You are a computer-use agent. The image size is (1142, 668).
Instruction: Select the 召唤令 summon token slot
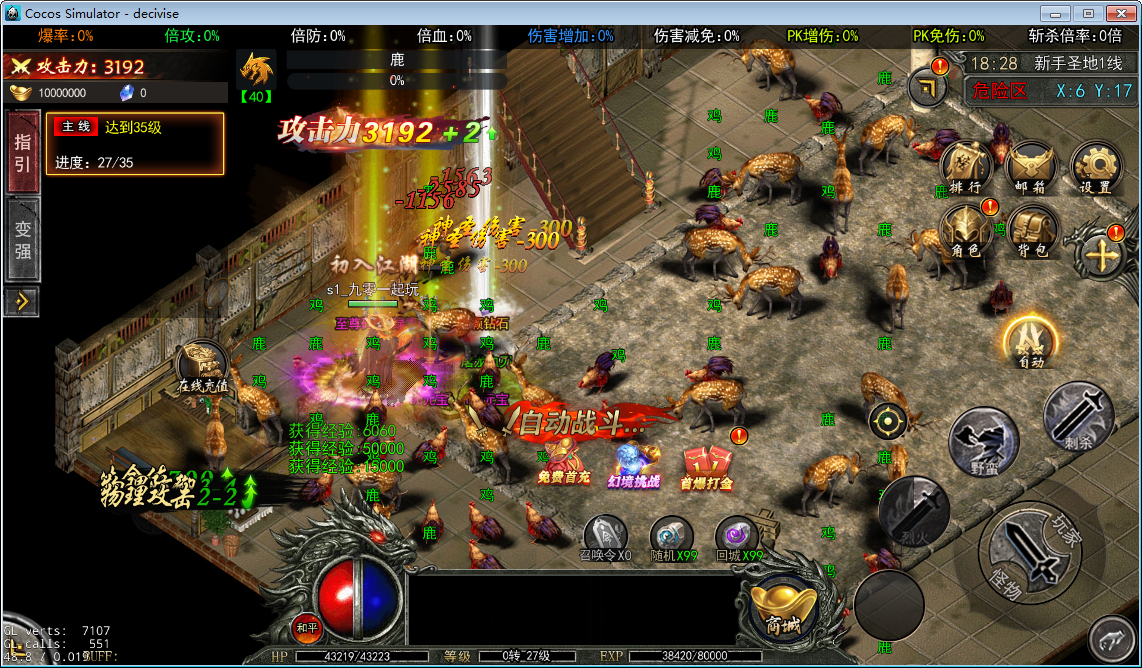pyautogui.click(x=606, y=538)
